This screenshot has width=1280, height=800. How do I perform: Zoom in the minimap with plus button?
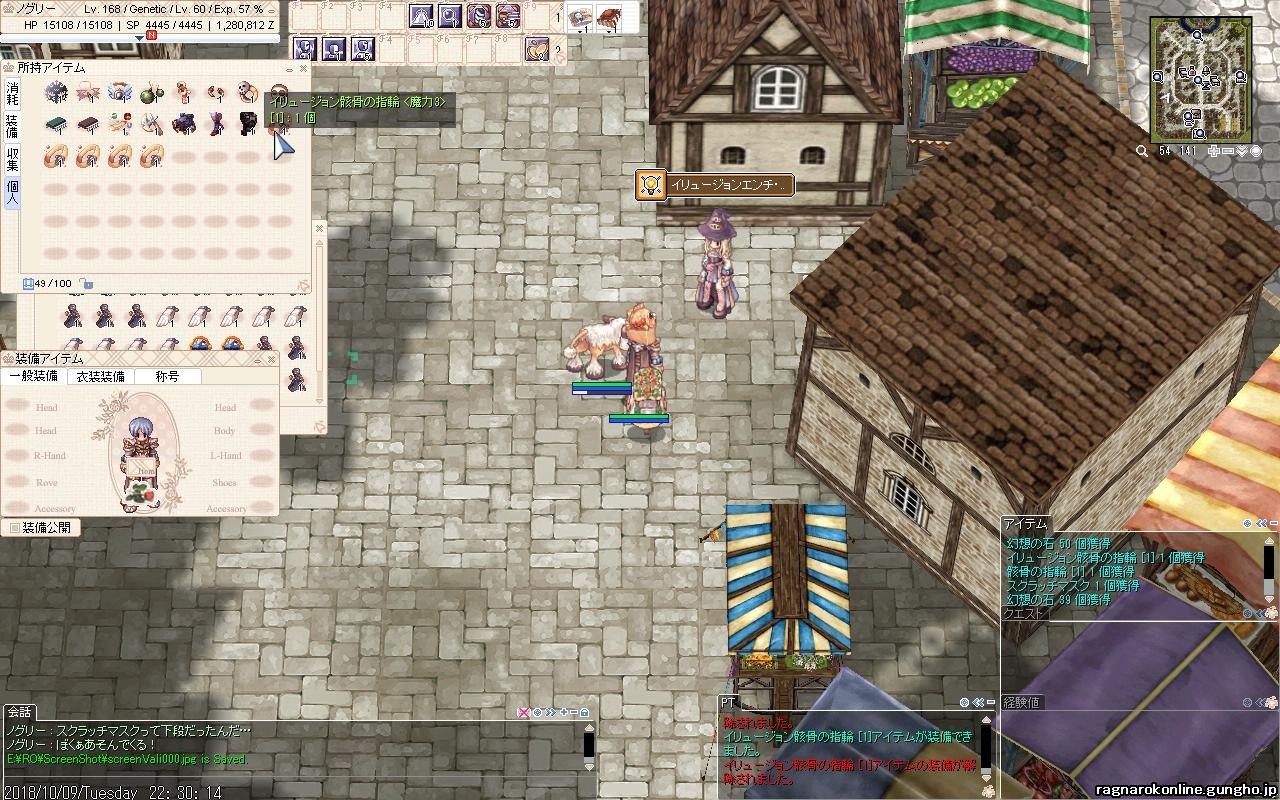click(x=1214, y=151)
